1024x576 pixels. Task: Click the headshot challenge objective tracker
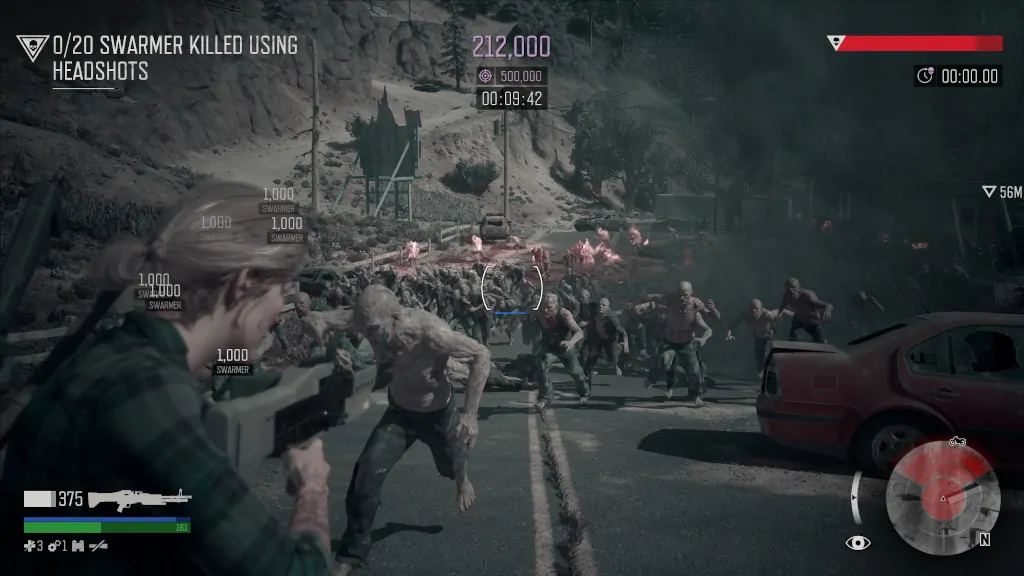160,57
